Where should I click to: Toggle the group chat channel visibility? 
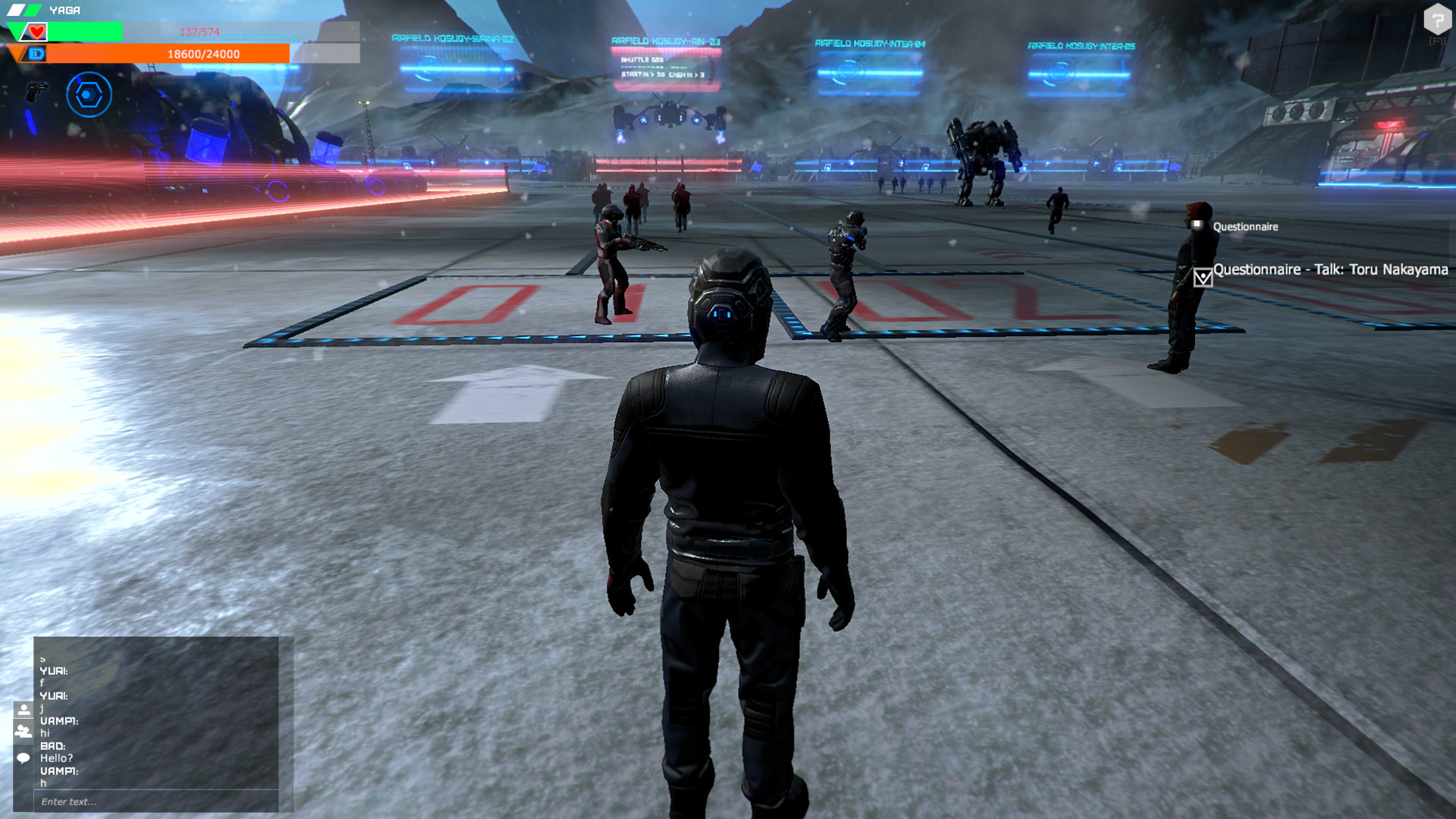click(23, 731)
